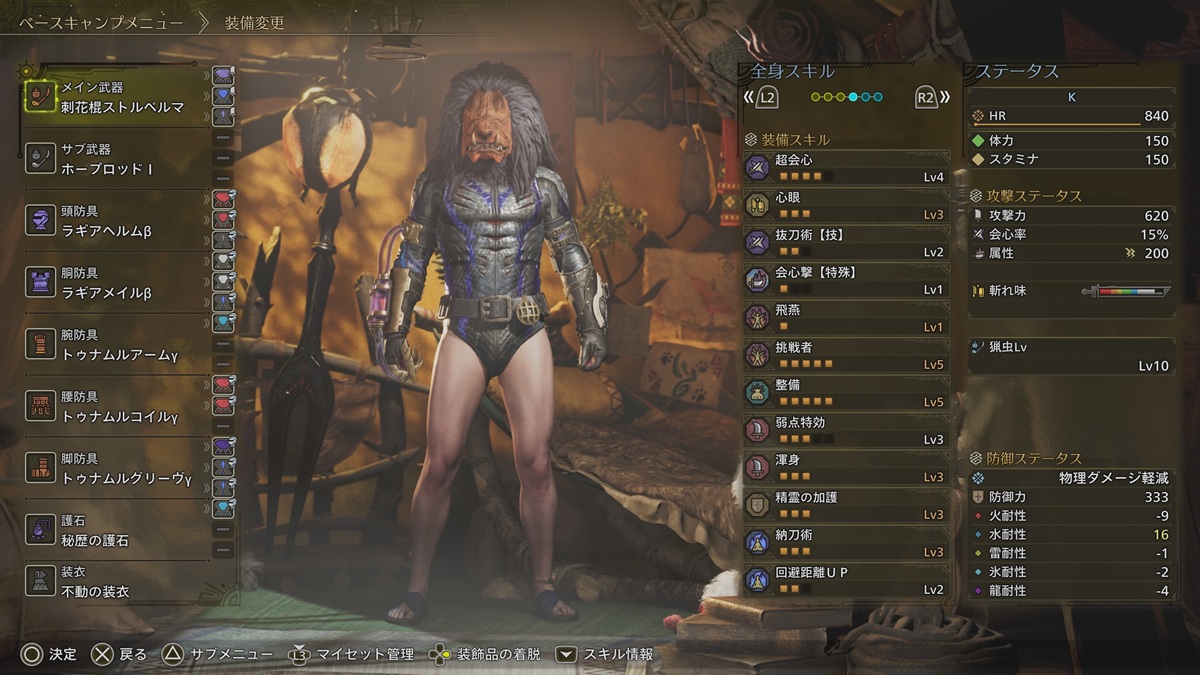Select the 回避距離UP skill row
This screenshot has height=675, width=1200.
pos(845,580)
